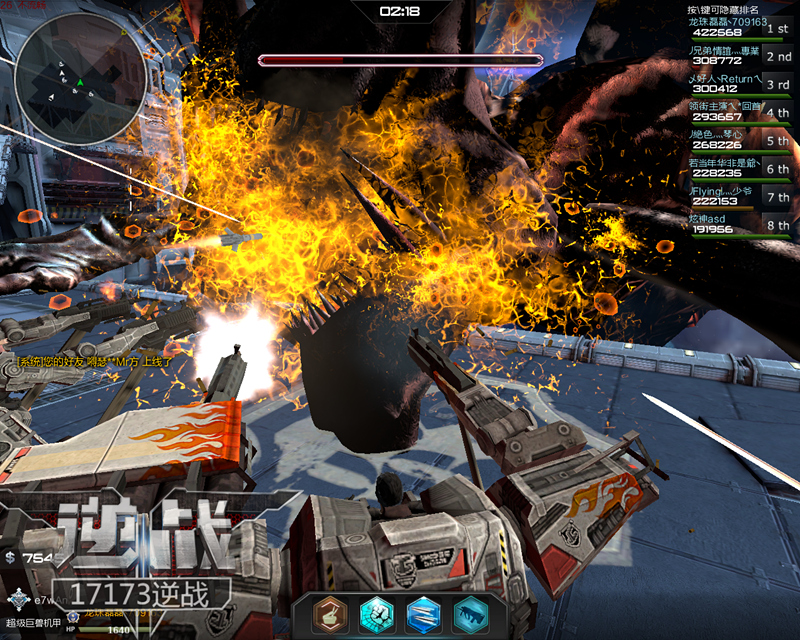Click the circular radar minimap
This screenshot has height=640, width=800.
click(x=80, y=76)
